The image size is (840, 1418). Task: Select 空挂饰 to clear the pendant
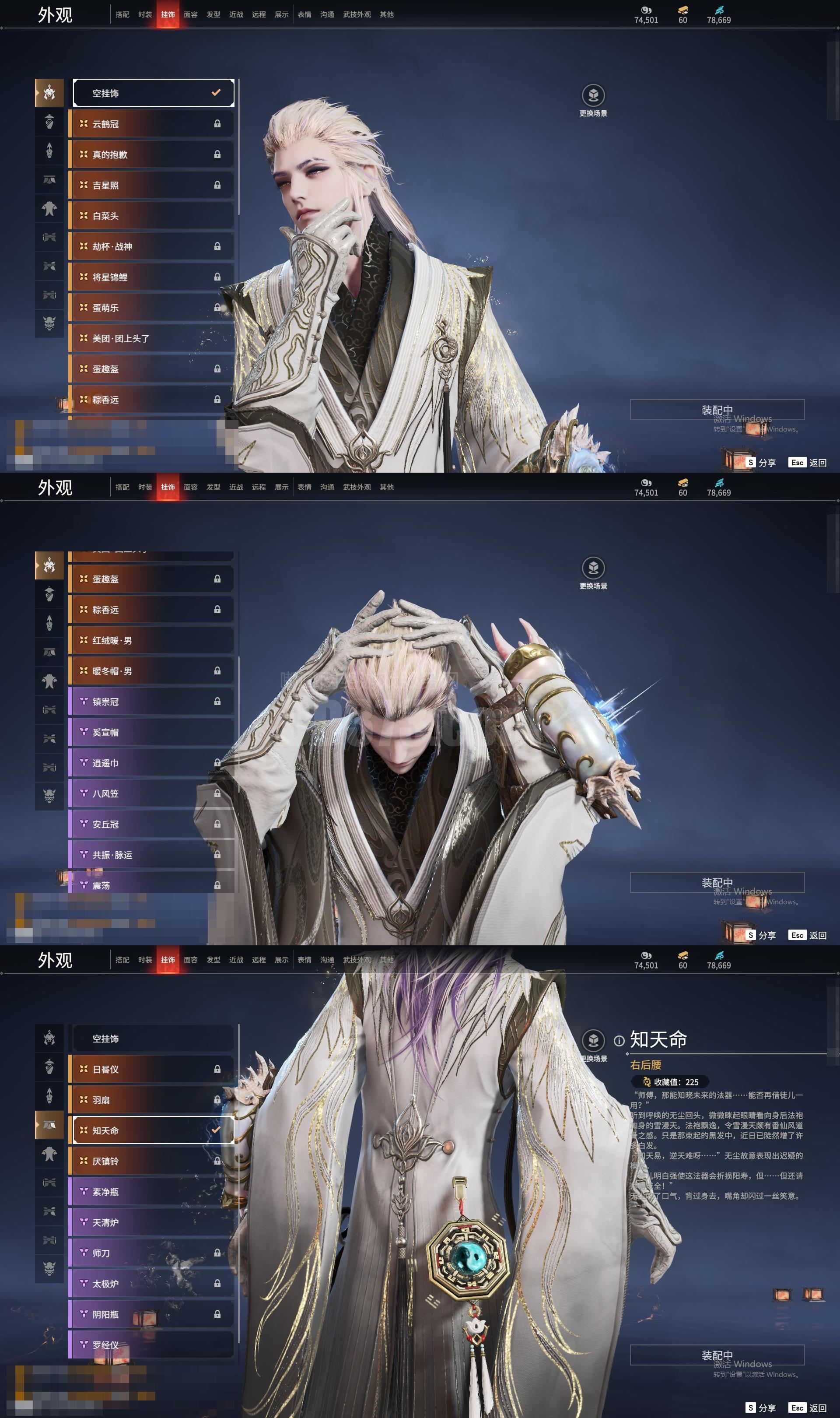pos(153,1038)
